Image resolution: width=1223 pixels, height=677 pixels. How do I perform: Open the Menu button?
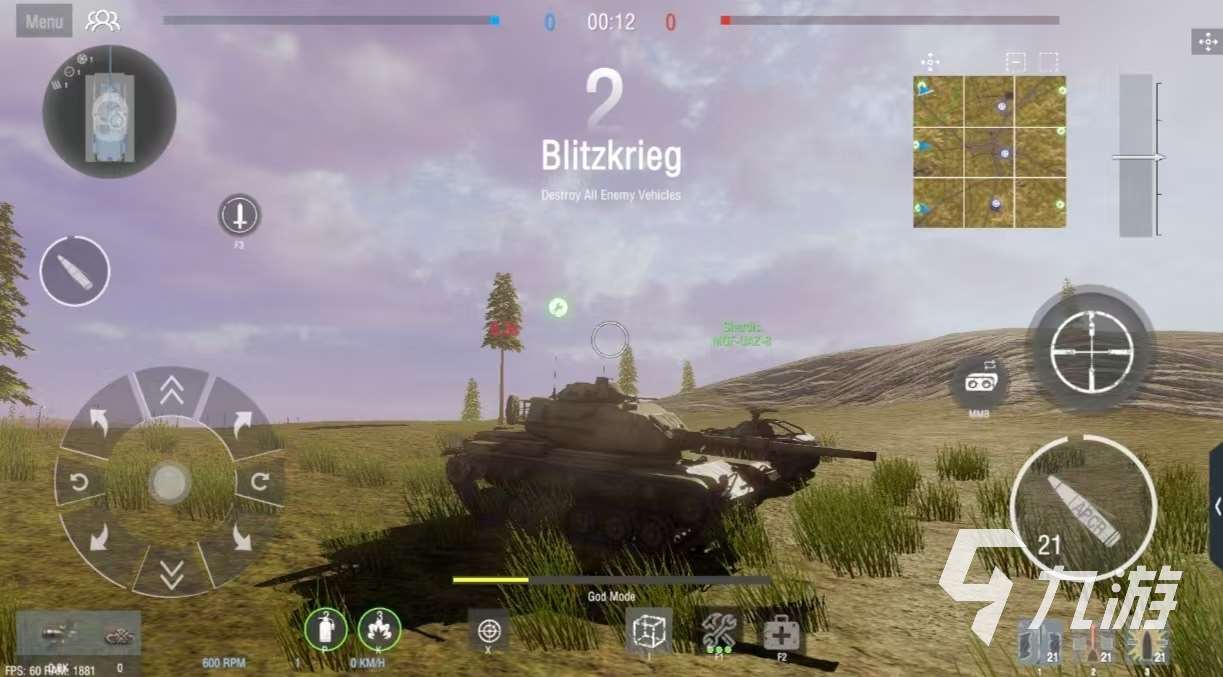(44, 21)
